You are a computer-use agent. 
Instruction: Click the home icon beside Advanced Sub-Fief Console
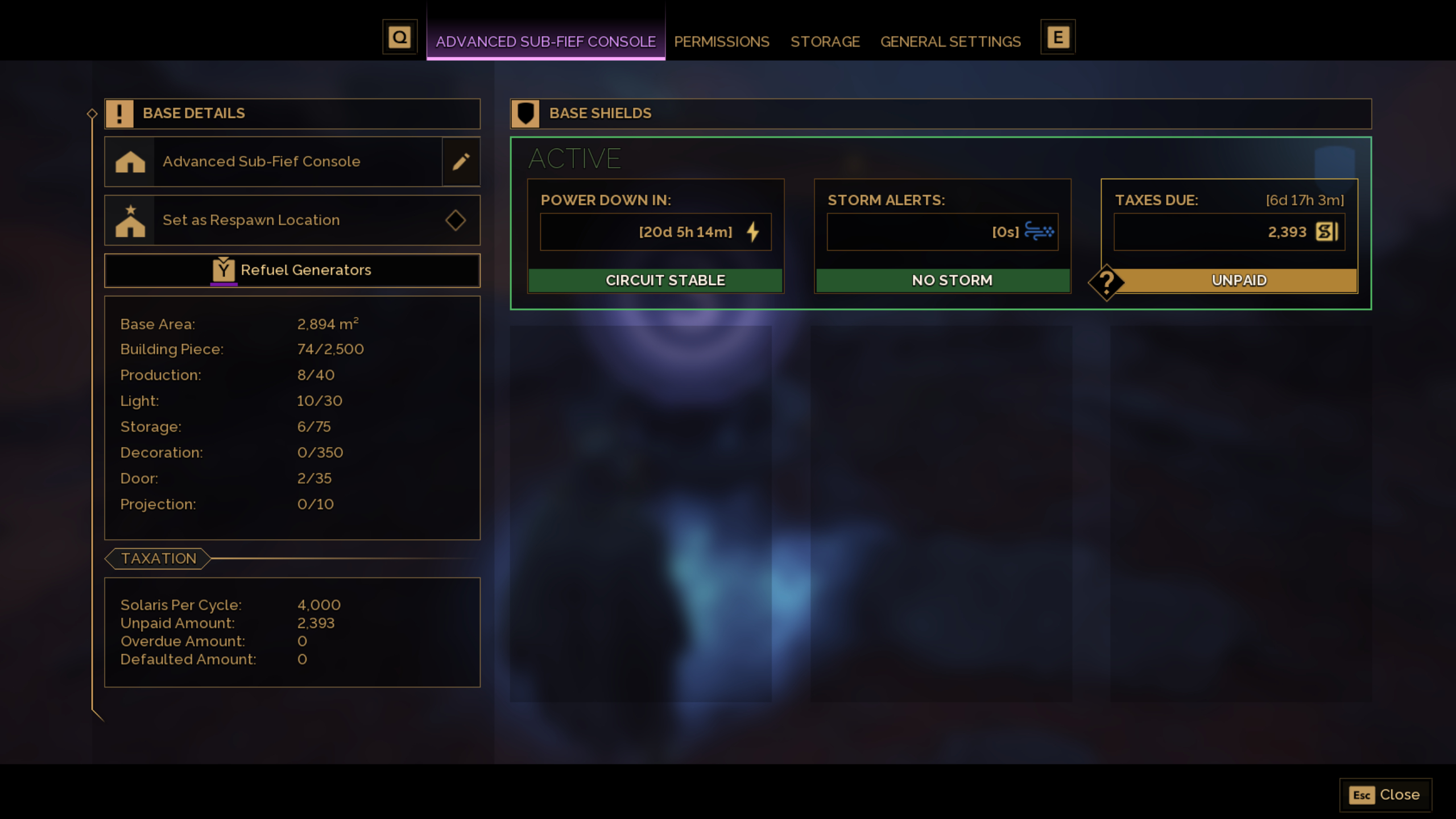coord(131,162)
